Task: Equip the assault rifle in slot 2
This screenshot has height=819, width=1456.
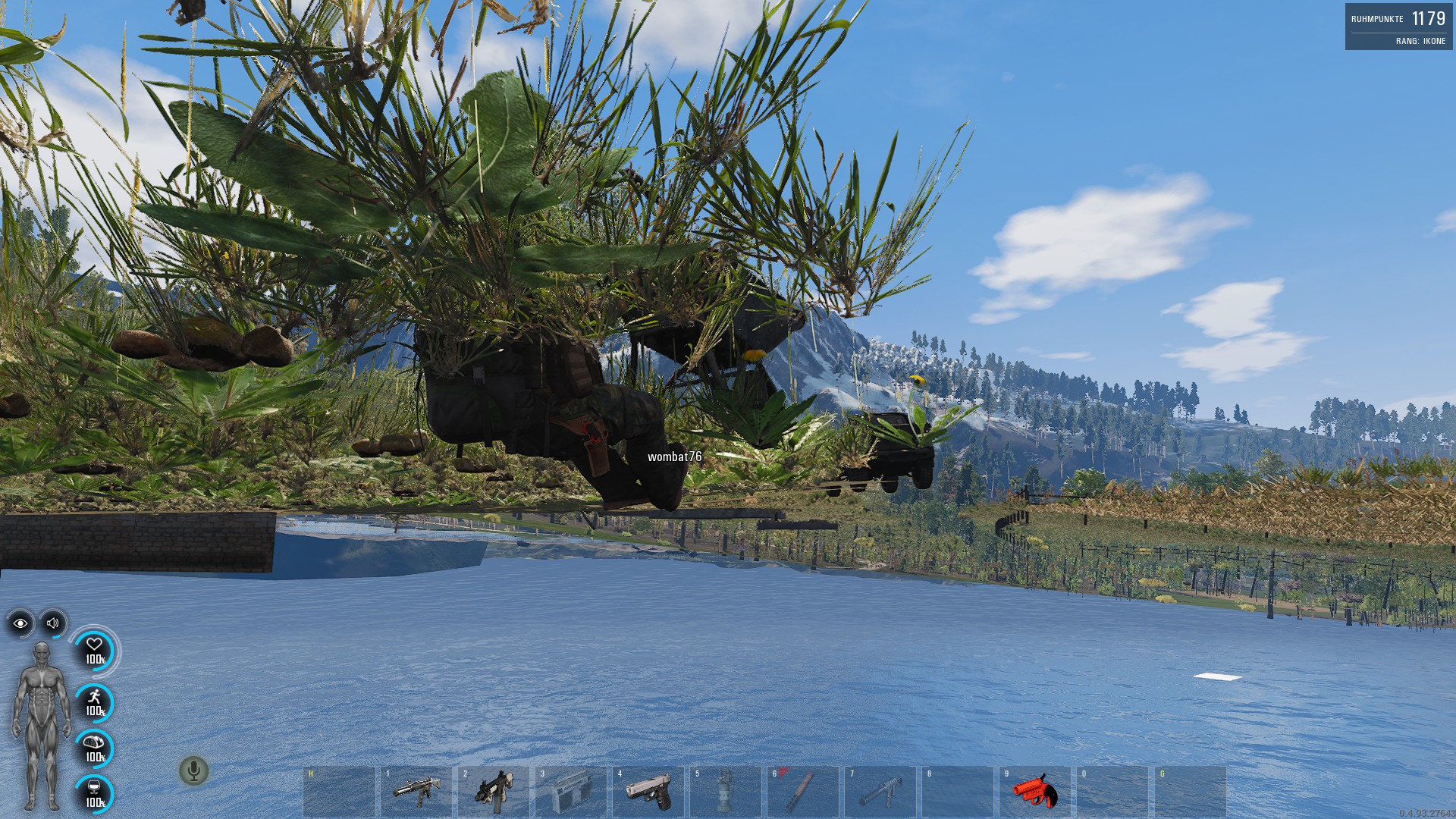Action: coord(494,791)
